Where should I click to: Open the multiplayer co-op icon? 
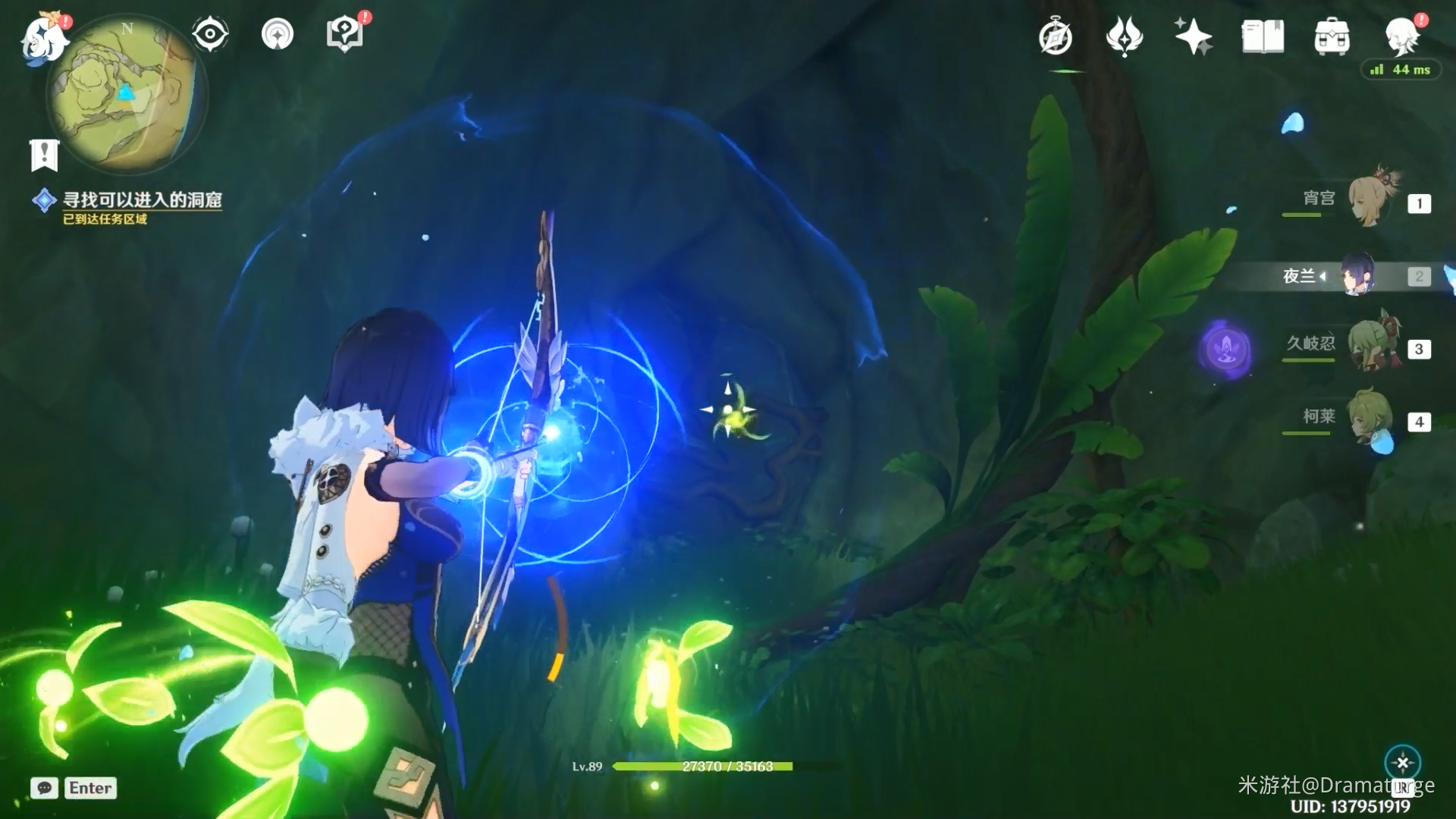278,34
